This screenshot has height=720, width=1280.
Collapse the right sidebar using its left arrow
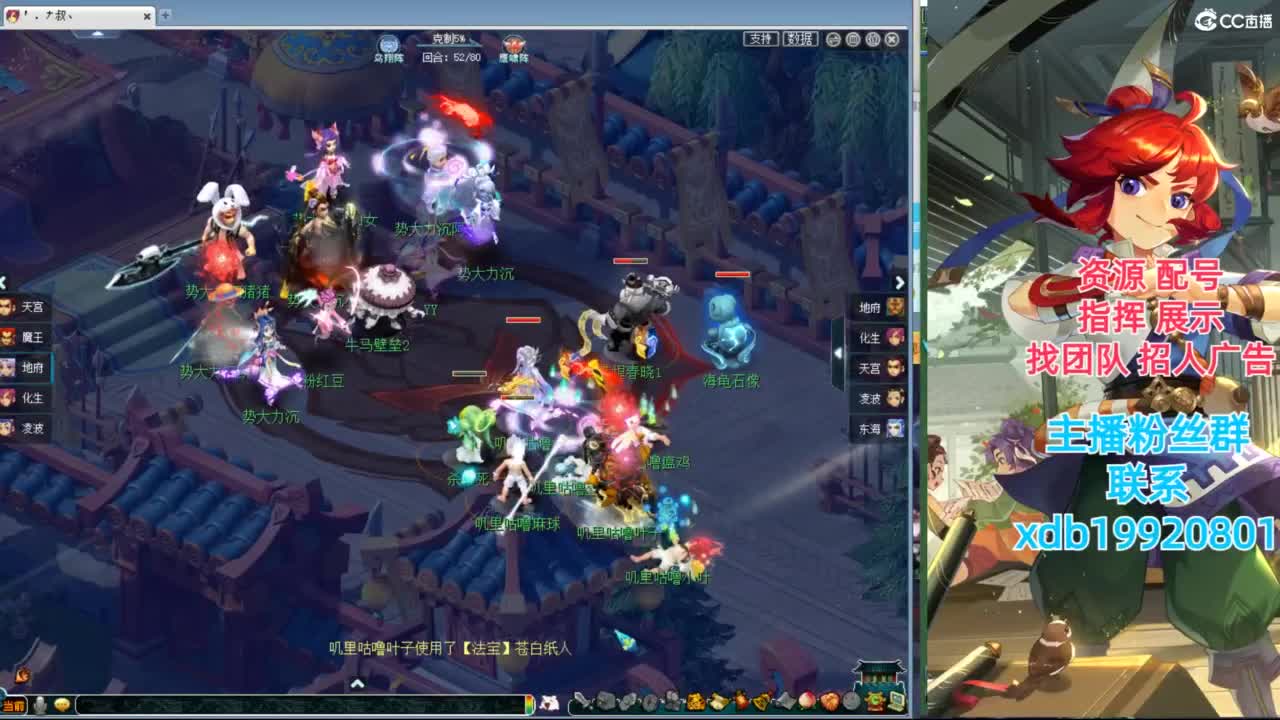point(837,352)
